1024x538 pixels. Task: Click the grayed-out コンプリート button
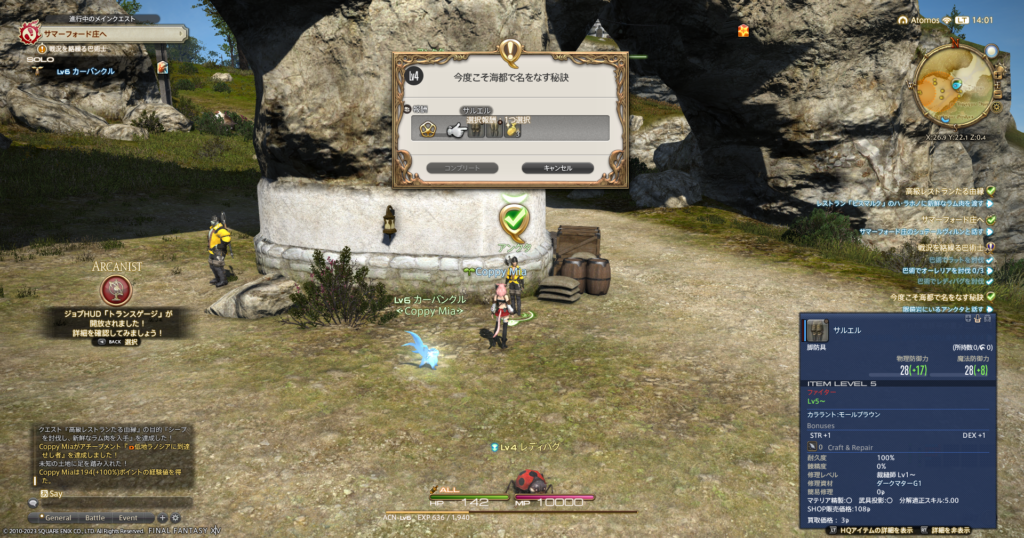460,168
